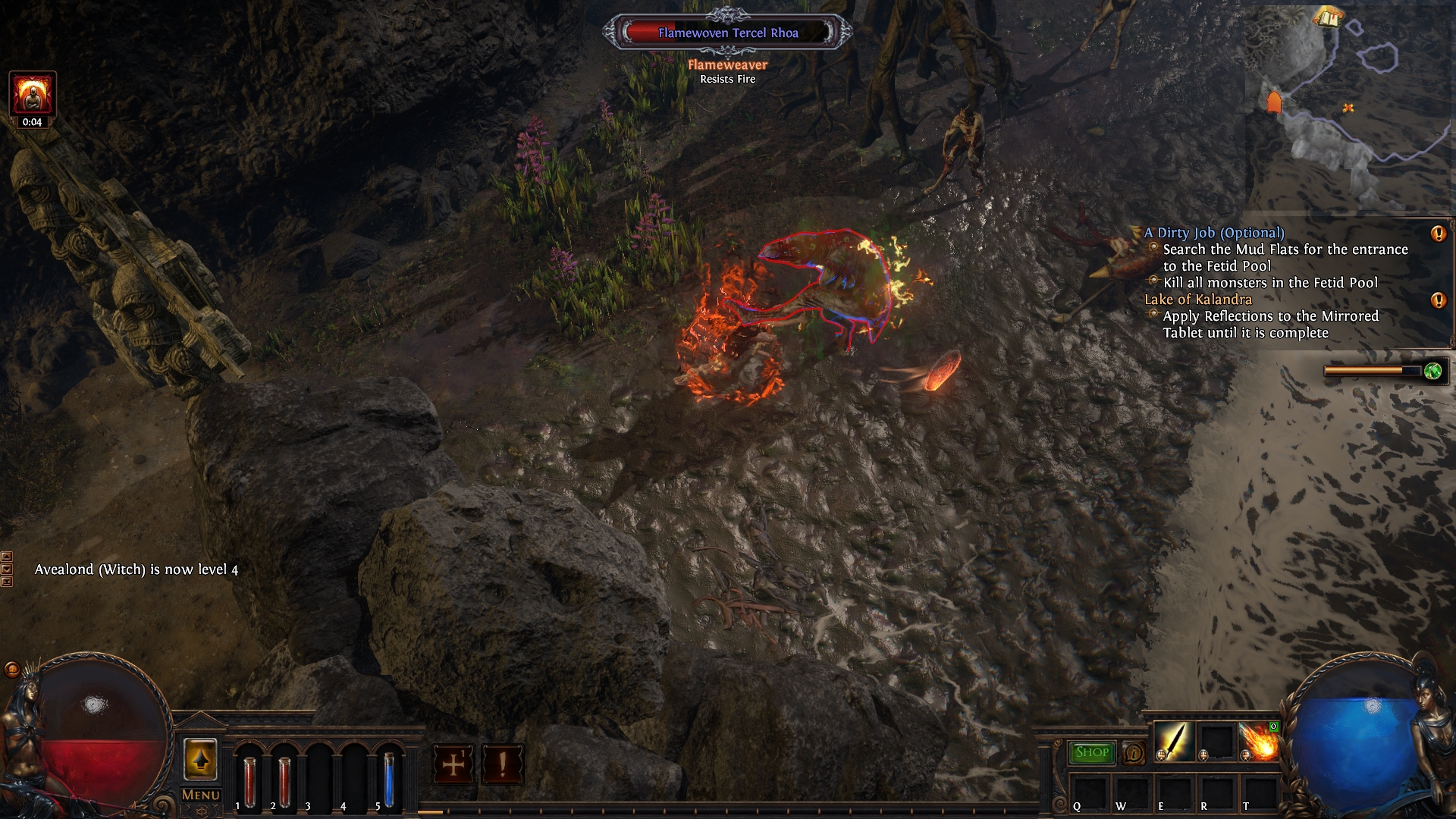Select the A Dirty Job quest title
This screenshot has height=819, width=1456.
tap(1214, 233)
